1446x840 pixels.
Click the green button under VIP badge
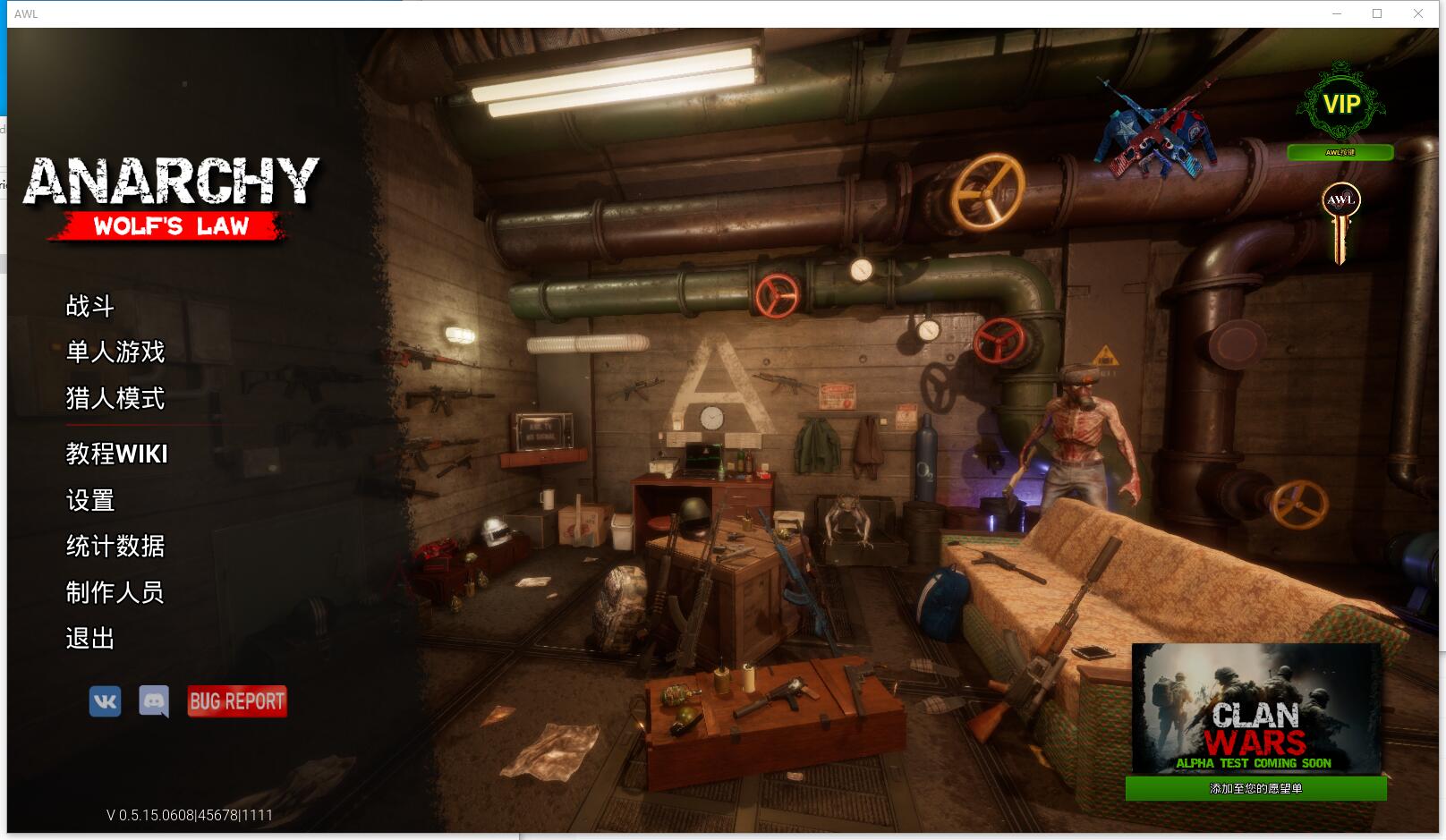(x=1340, y=153)
